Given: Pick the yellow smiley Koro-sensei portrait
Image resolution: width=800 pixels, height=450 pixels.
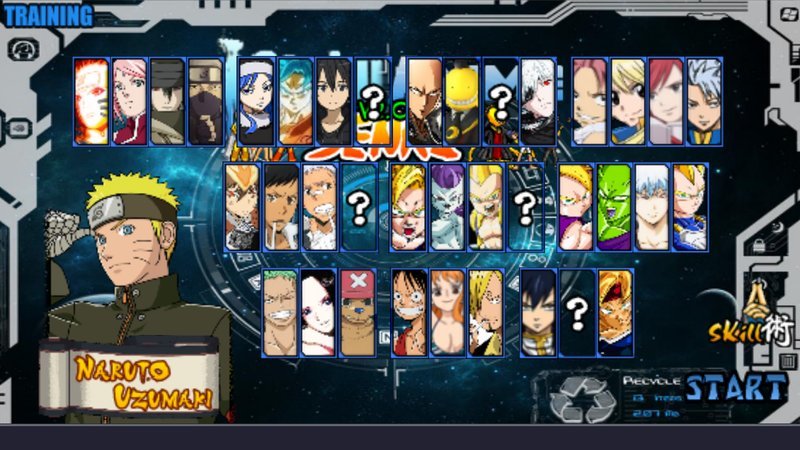Looking at the screenshot, I should [x=461, y=101].
